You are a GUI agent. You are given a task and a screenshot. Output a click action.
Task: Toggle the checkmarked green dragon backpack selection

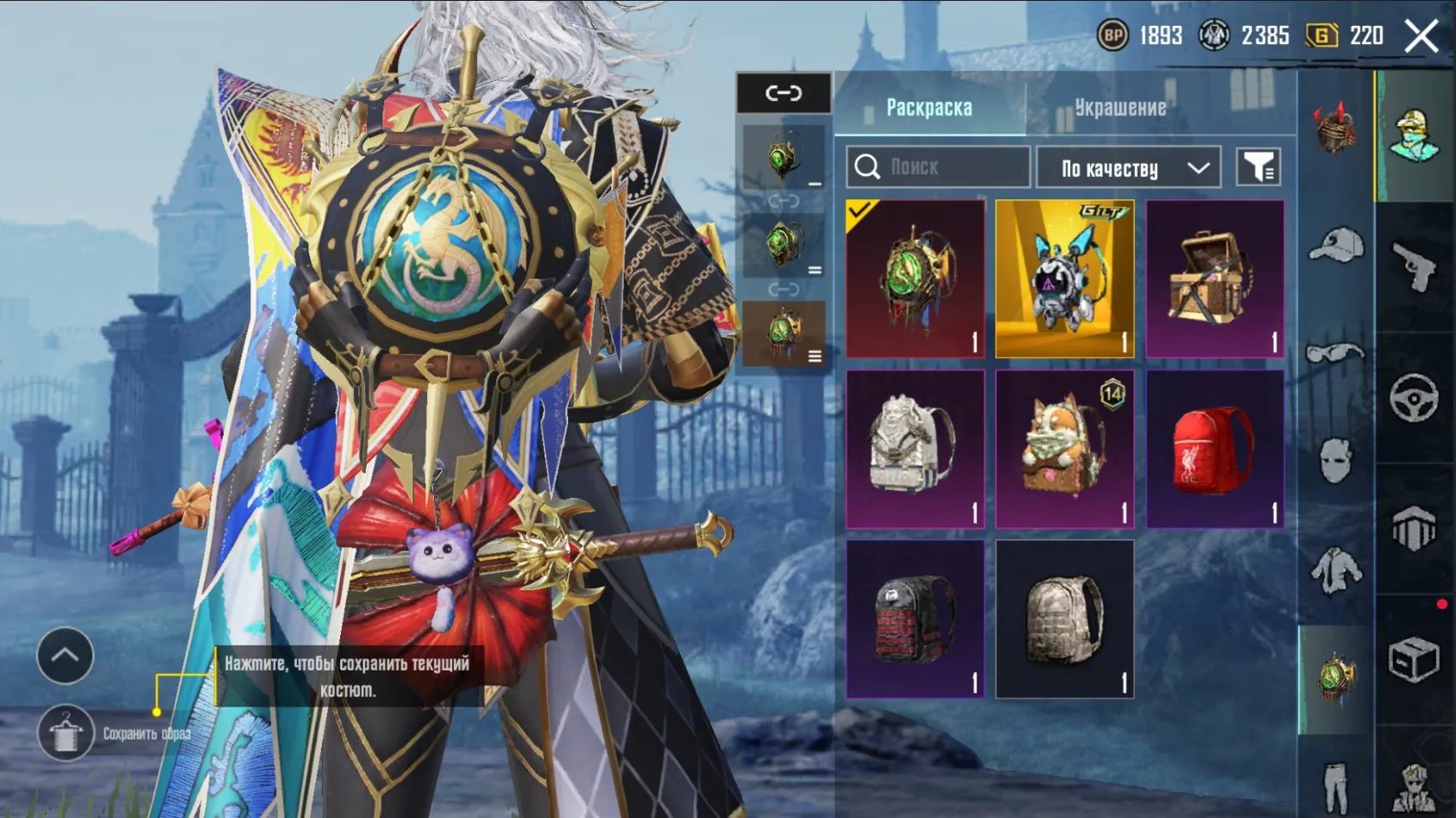(915, 276)
